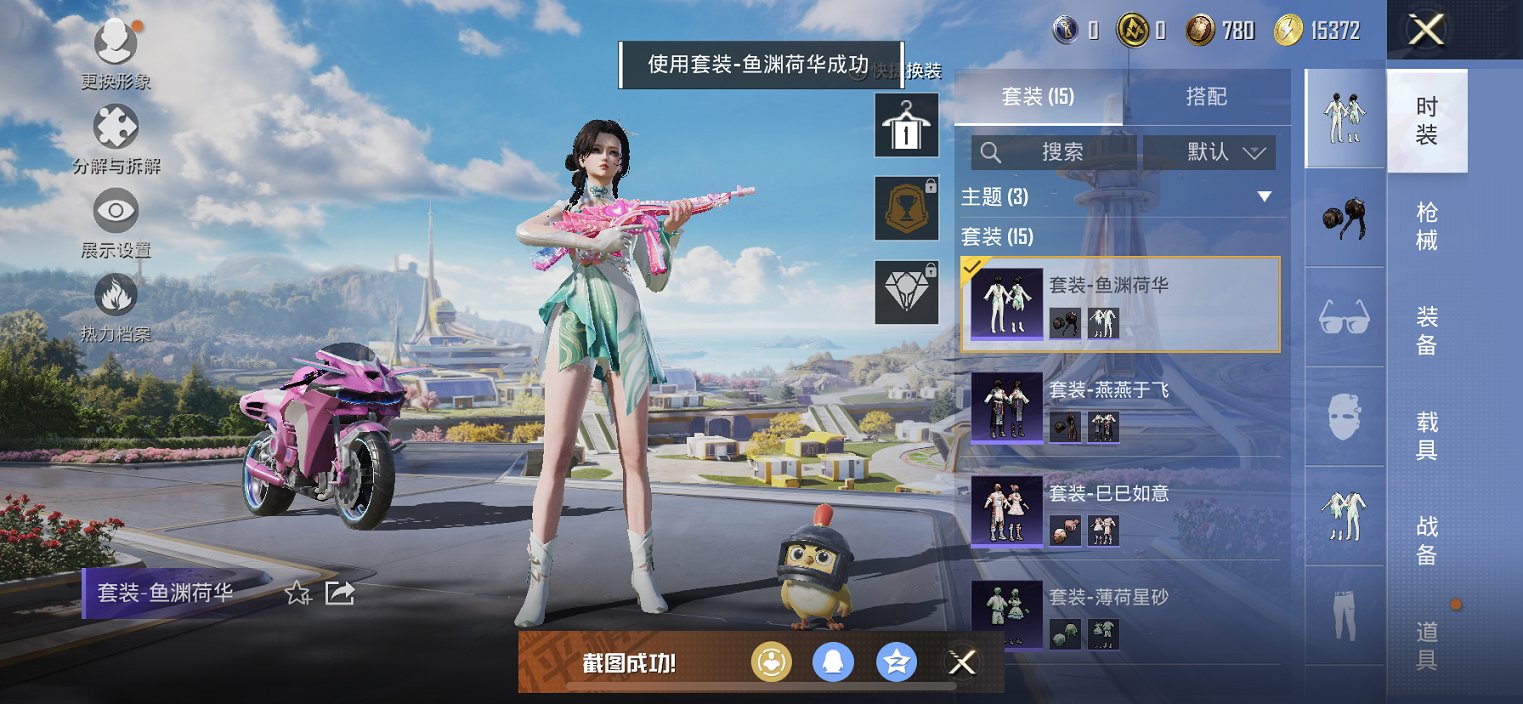Select the 套装 (15) tab
This screenshot has width=1523, height=704.
pos(1037,97)
